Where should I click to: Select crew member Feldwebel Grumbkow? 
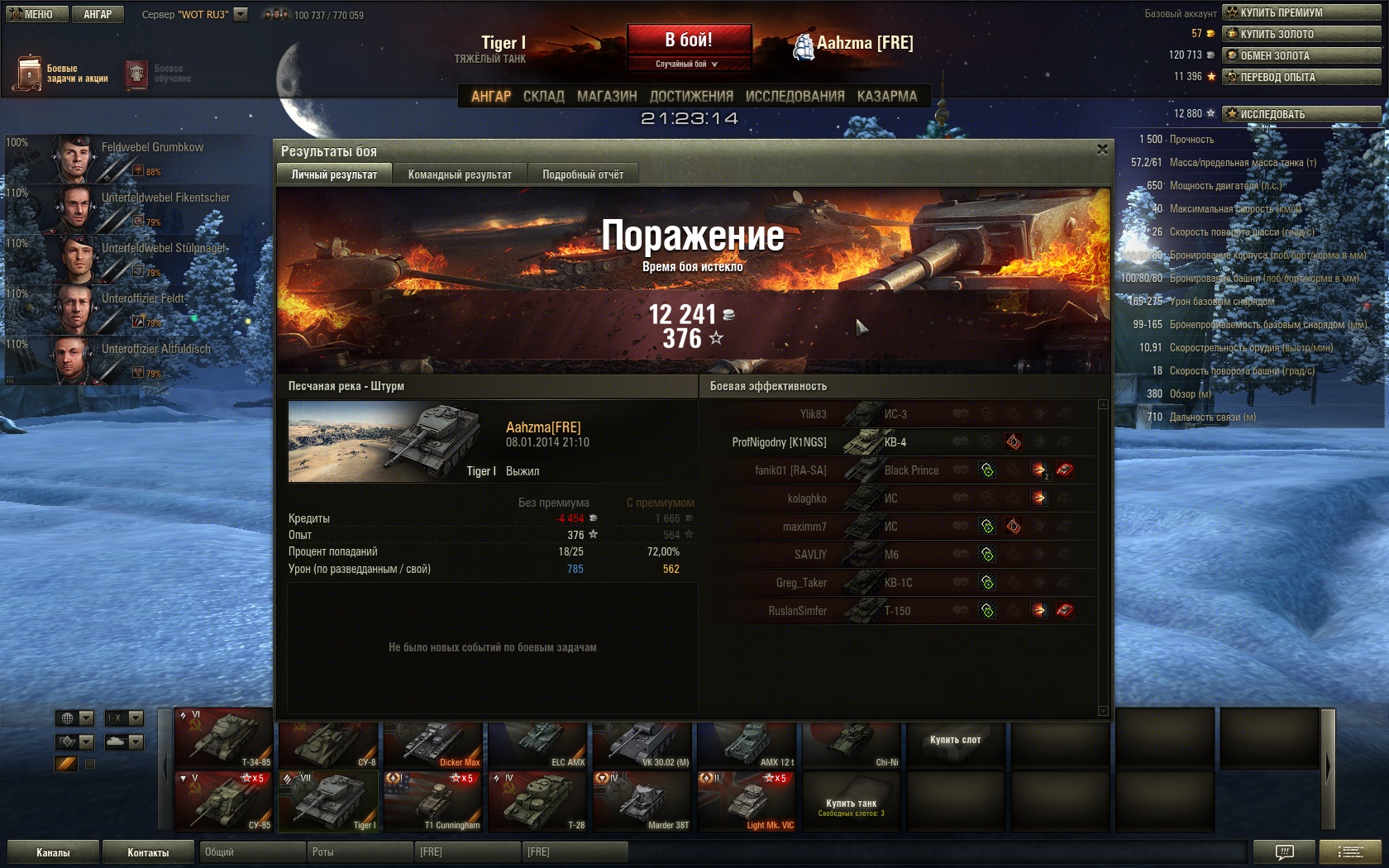coord(132,157)
